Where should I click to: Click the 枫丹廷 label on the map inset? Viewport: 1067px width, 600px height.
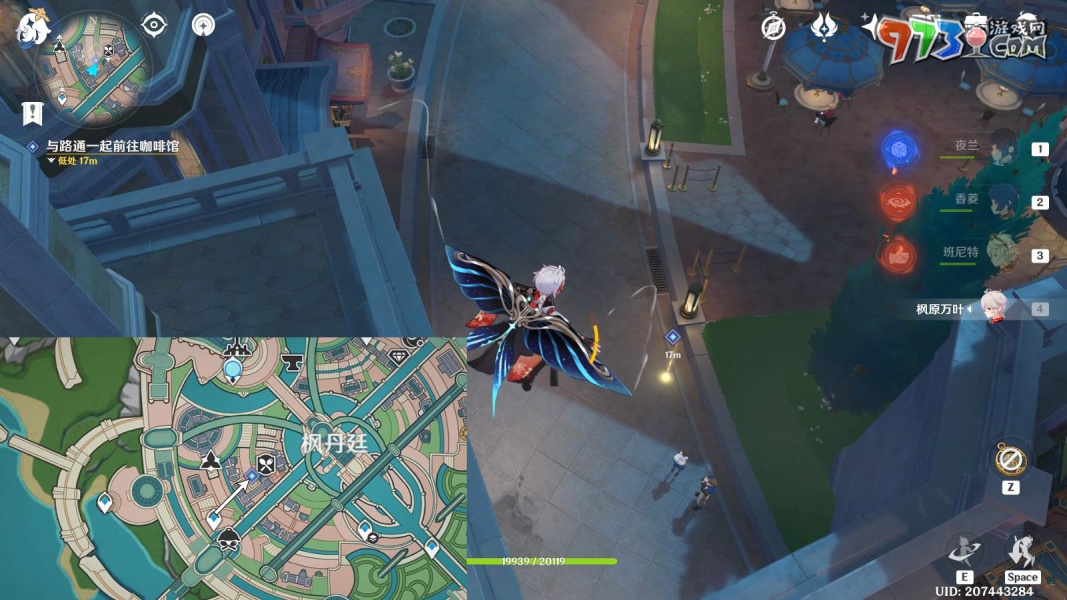335,442
